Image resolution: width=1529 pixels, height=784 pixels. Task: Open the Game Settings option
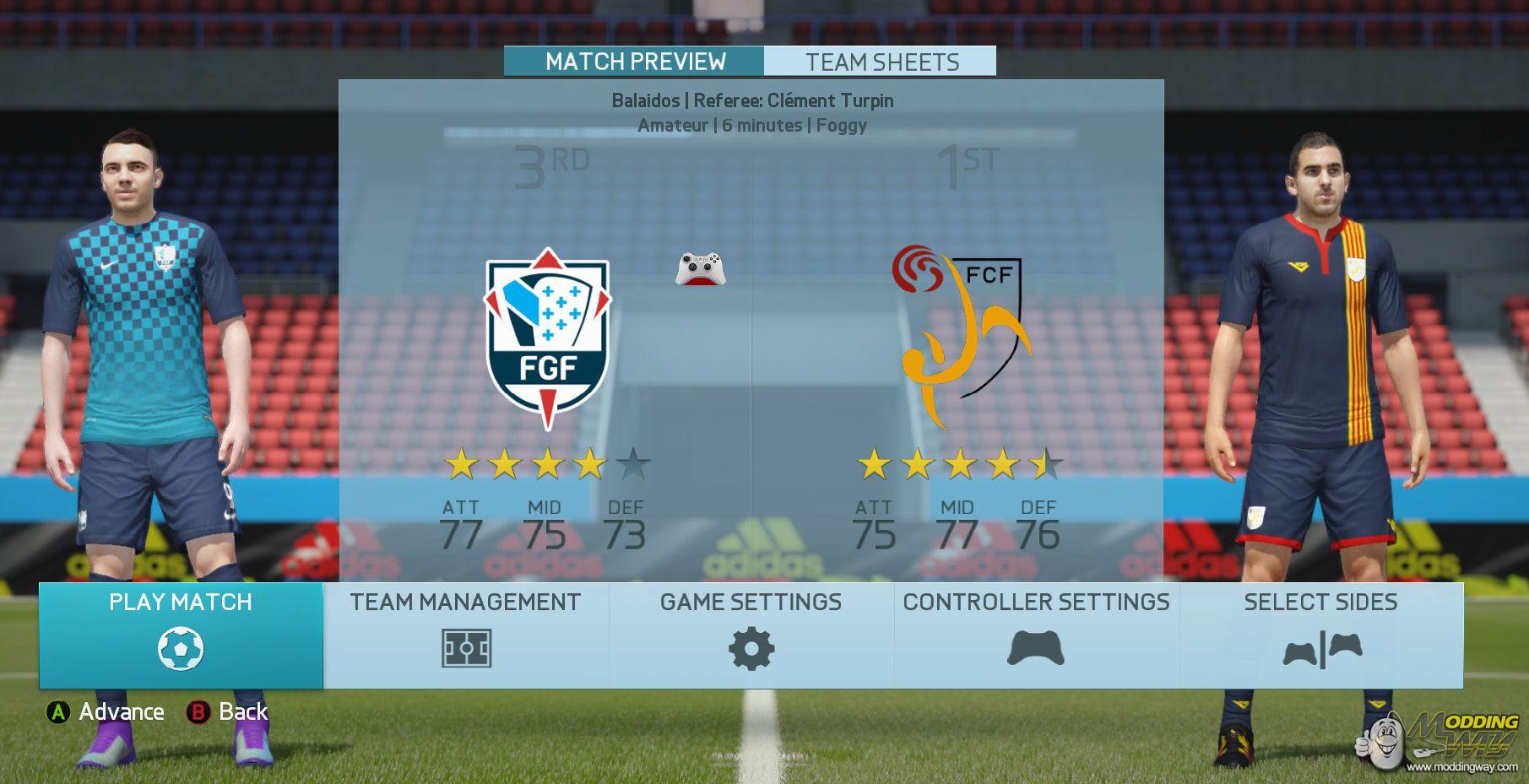pyautogui.click(x=751, y=635)
